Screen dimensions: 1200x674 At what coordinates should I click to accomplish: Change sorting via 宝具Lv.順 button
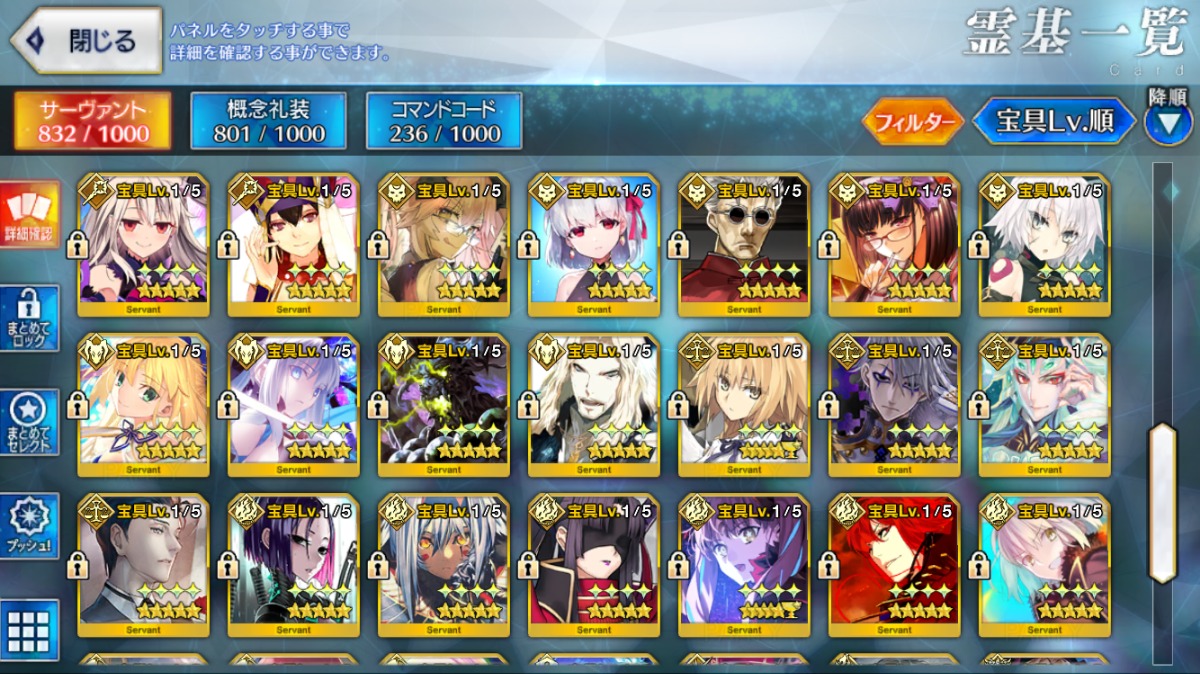1054,122
